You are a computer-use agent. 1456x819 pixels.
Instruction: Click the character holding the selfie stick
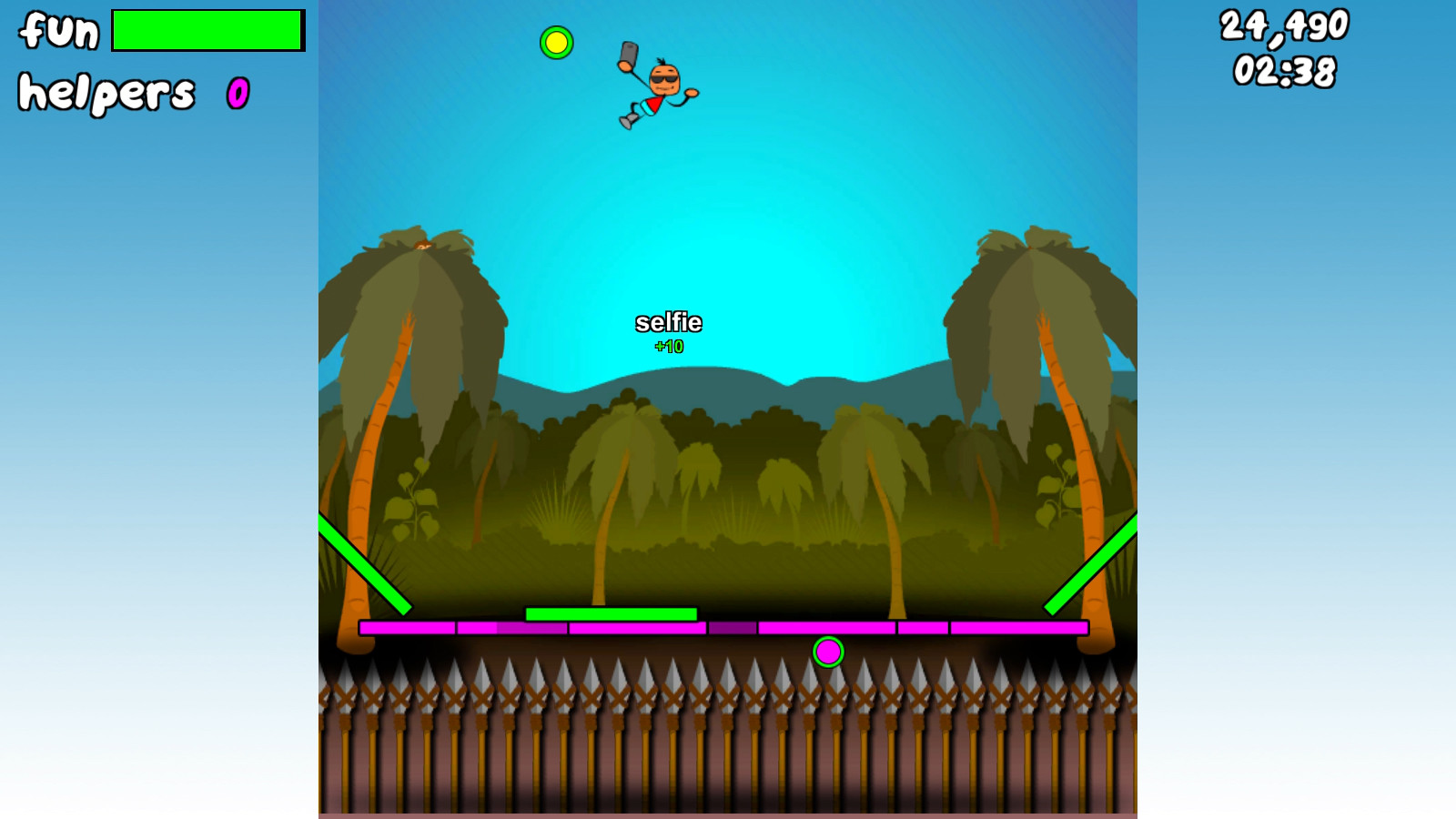(x=660, y=86)
